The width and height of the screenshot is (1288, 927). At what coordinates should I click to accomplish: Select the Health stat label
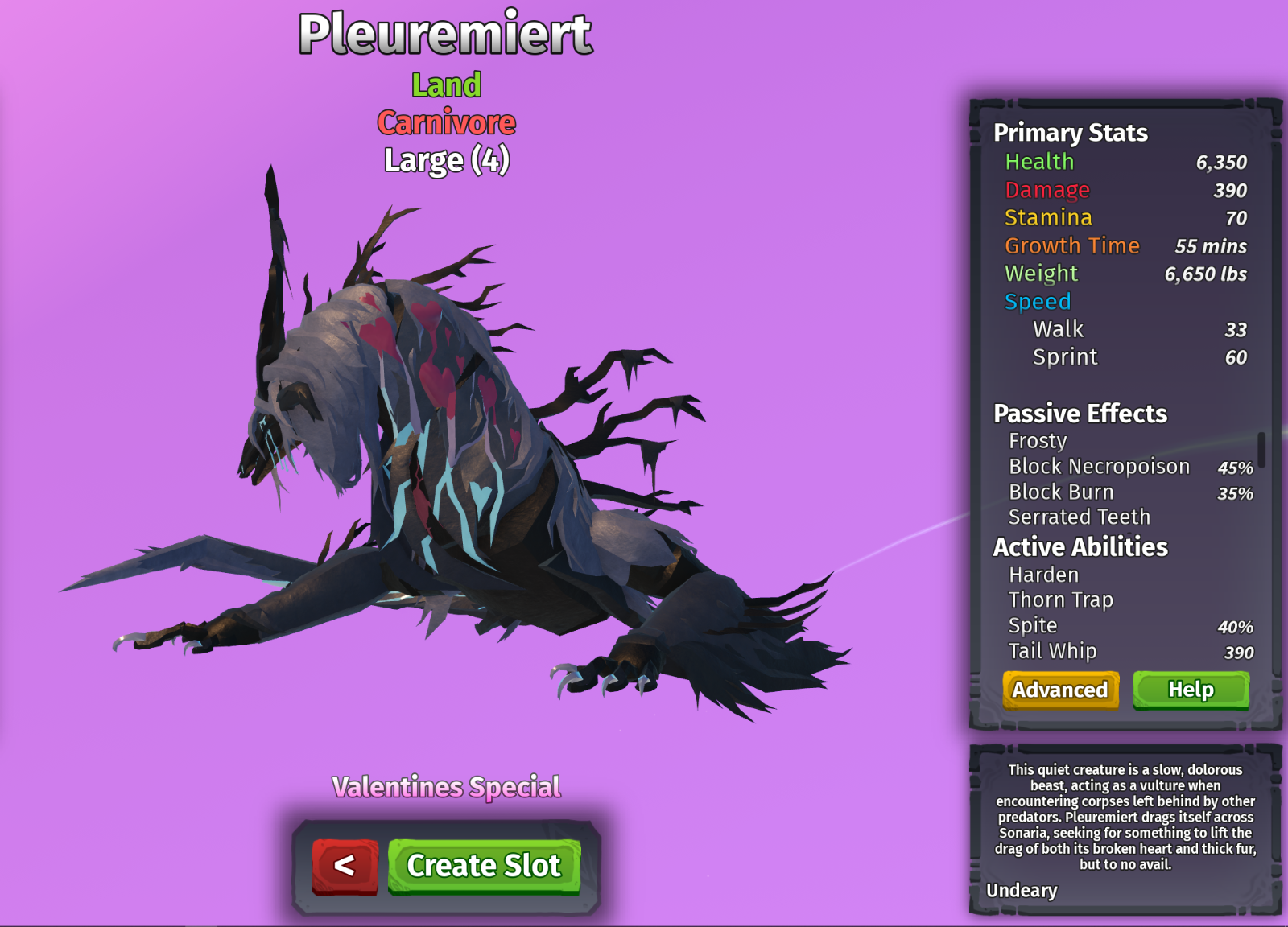click(1038, 162)
